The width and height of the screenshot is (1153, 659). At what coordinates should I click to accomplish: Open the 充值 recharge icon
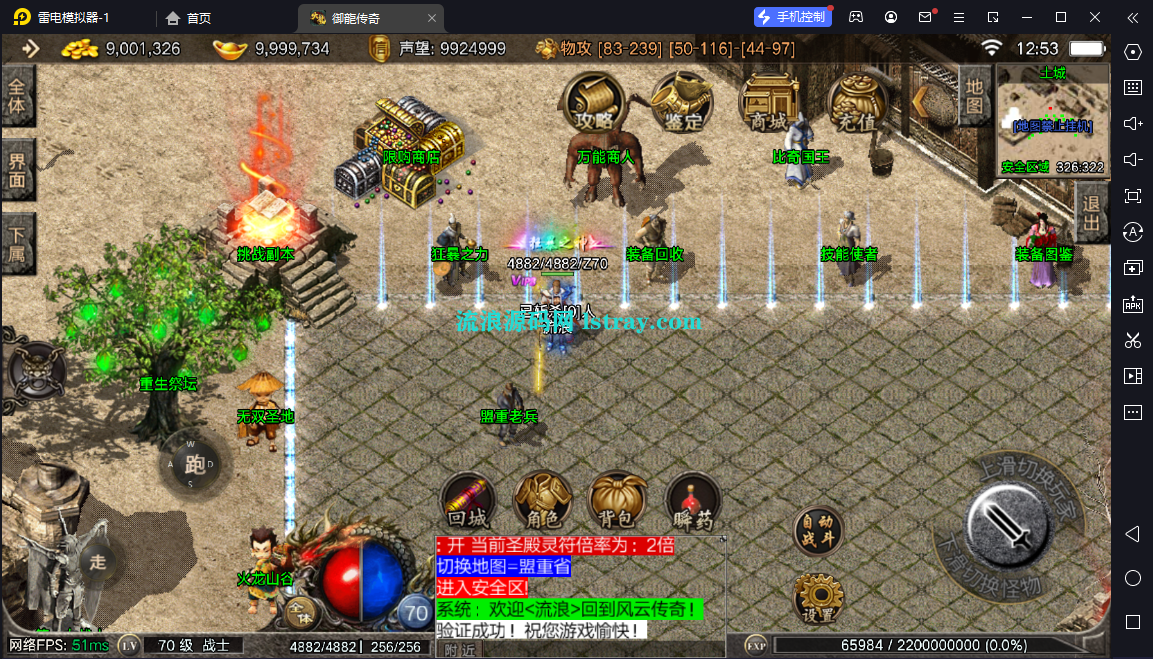pyautogui.click(x=857, y=102)
